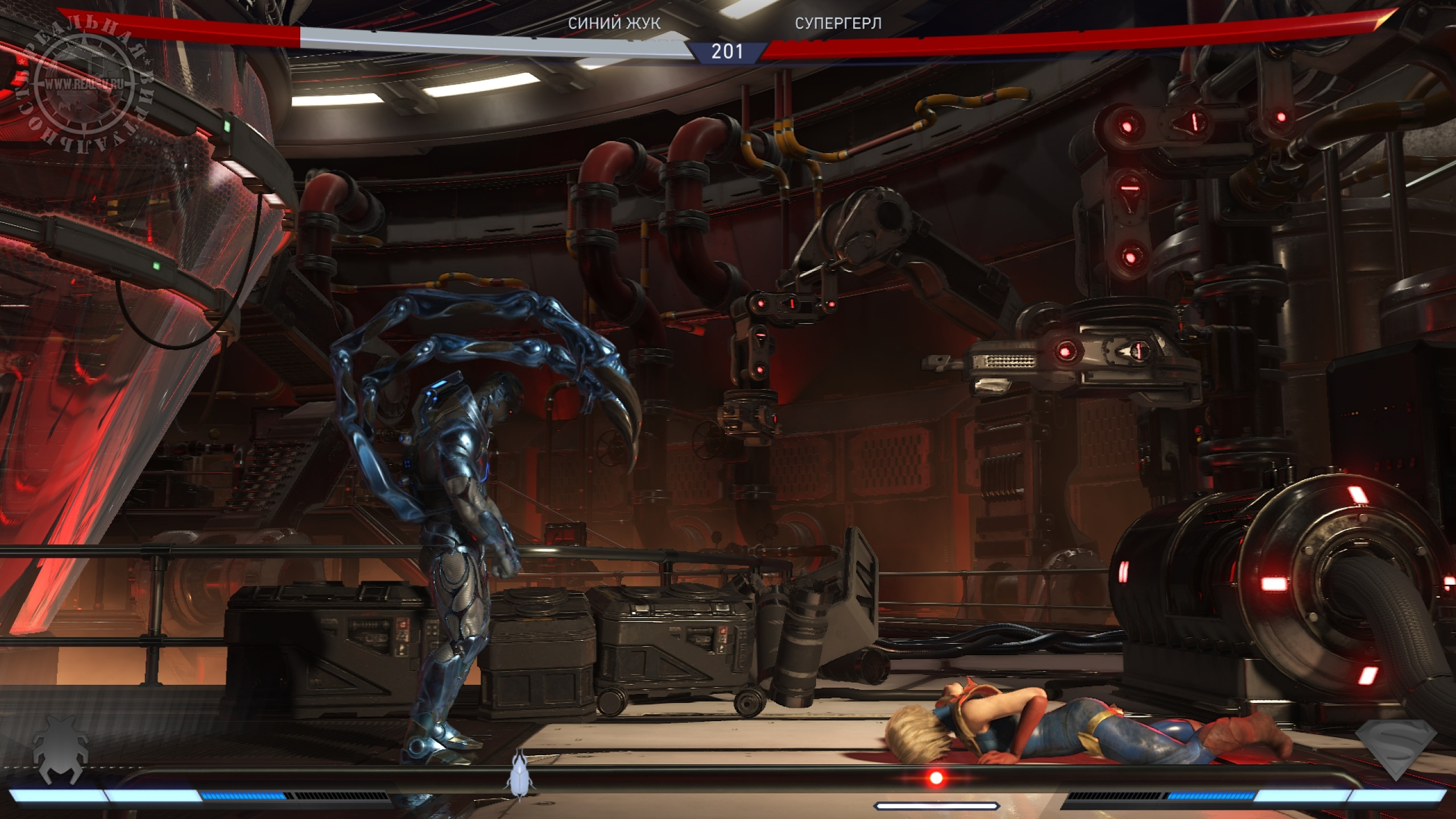Click the glowing red dot marker
1456x819 pixels.
click(x=936, y=777)
